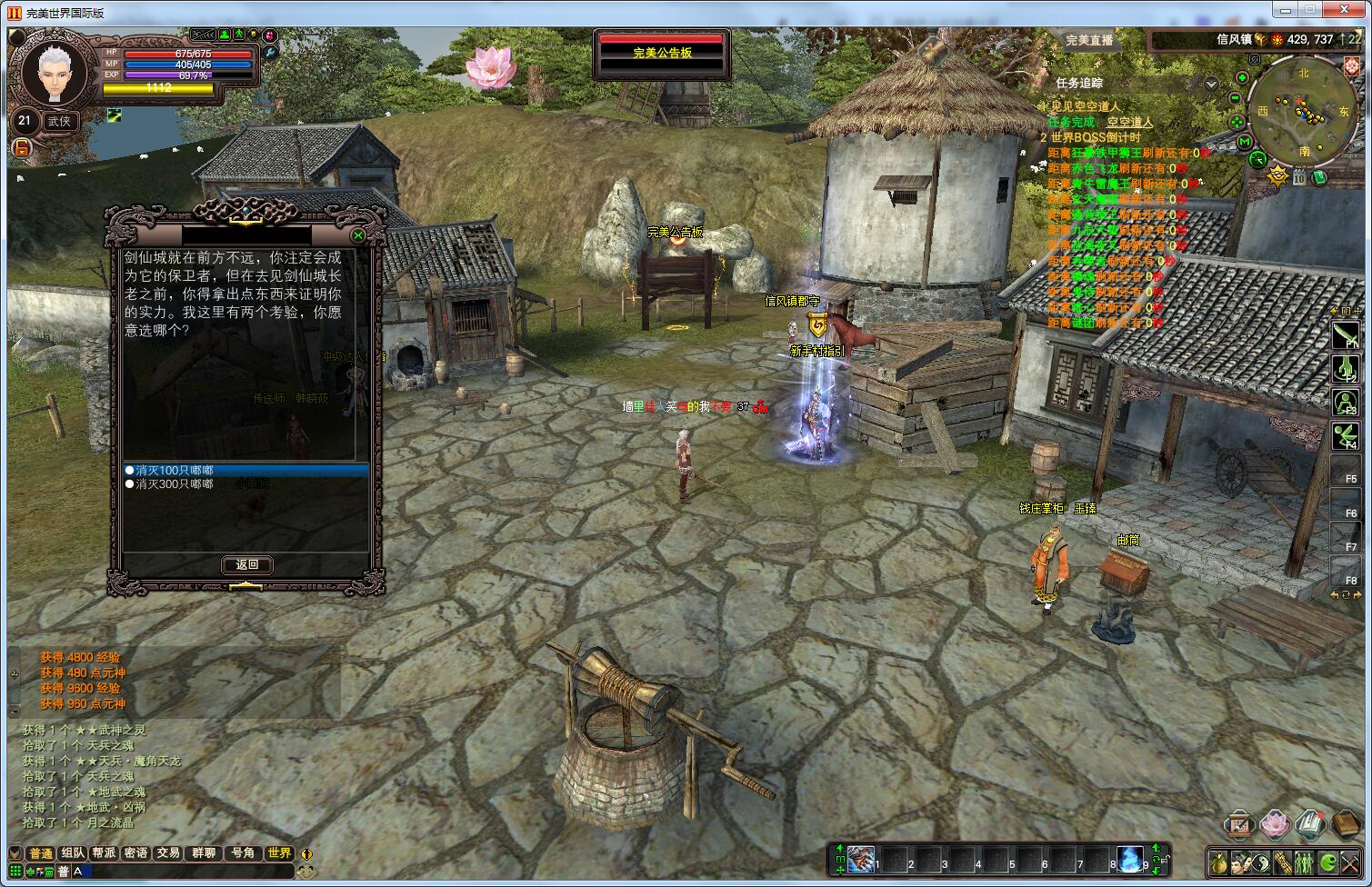1372x887 pixels.
Task: Activate the skill in hotbar slot 1
Action: [x=862, y=859]
